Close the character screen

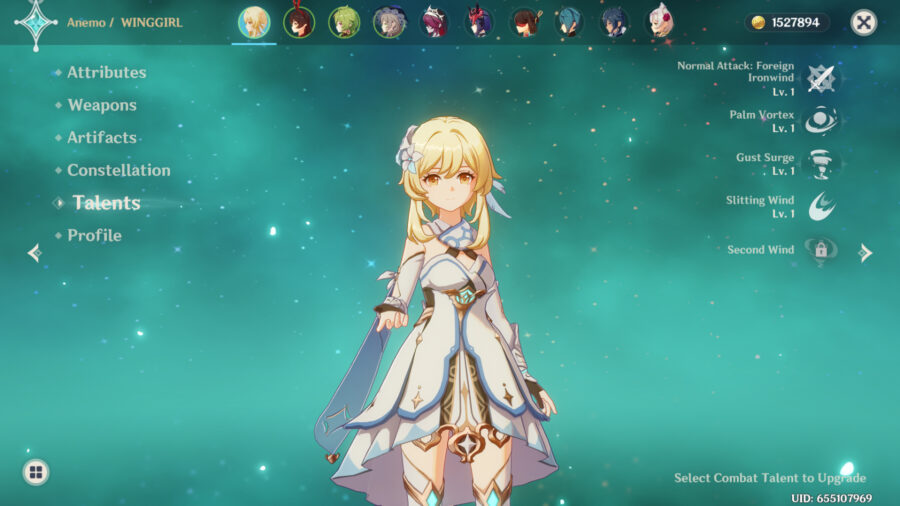pos(863,22)
